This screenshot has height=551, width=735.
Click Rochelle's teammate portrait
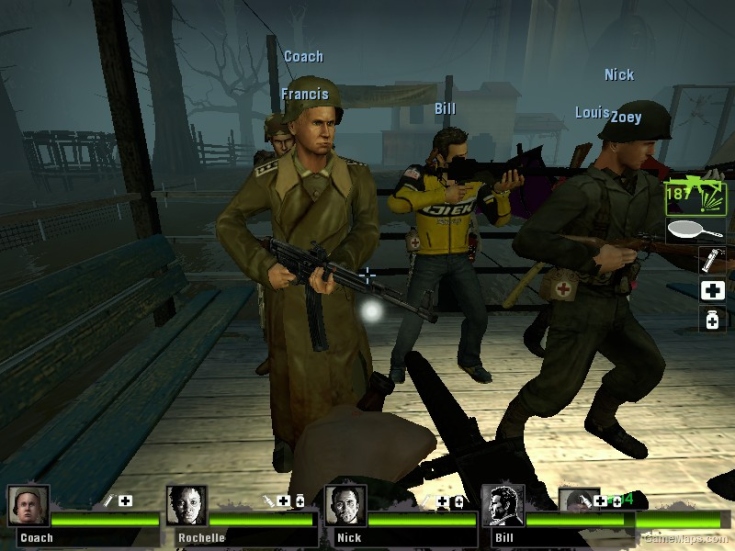click(x=187, y=506)
